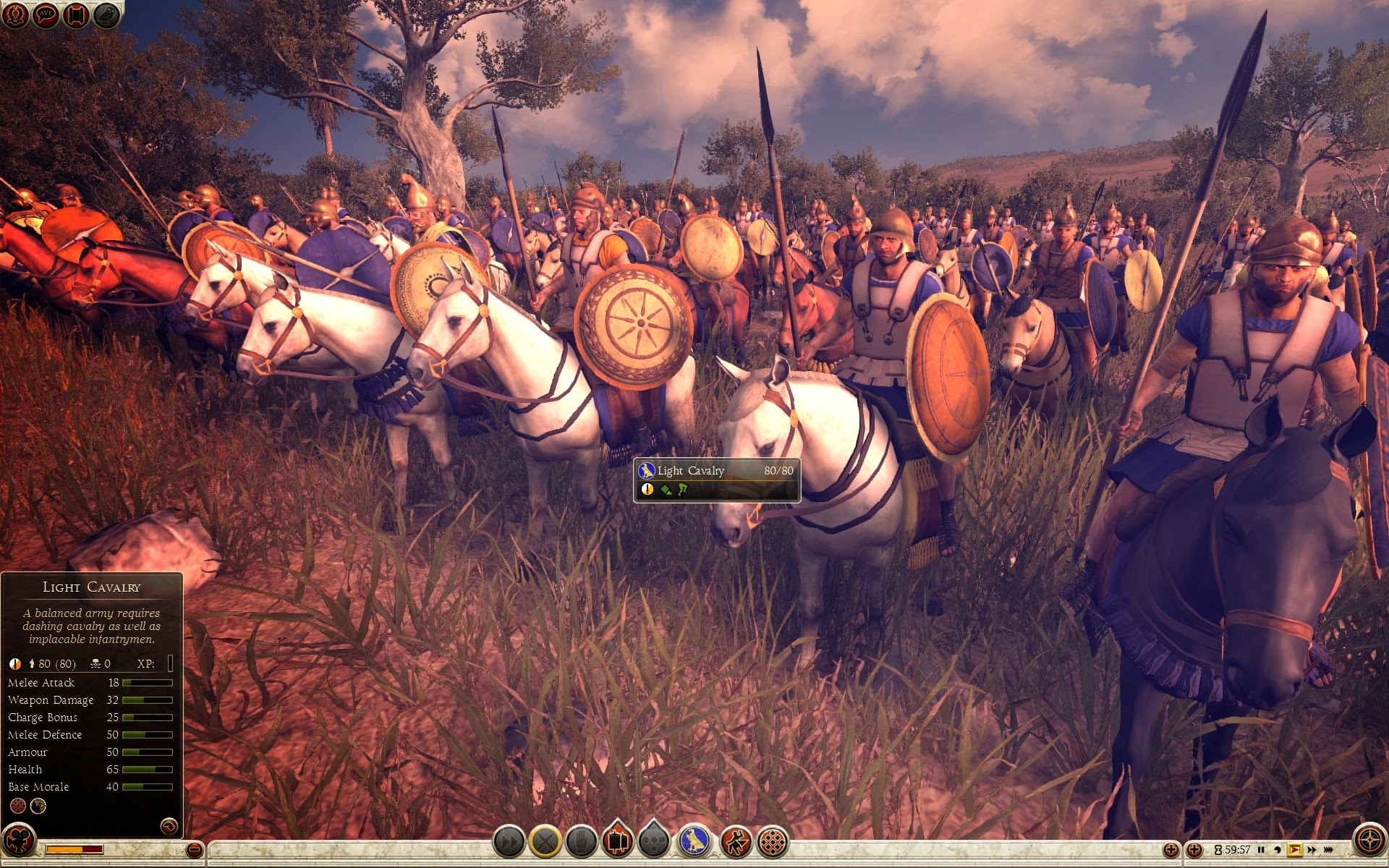Viewport: 1389px width, 868px height.
Task: Open the banners group formations button
Action: [x=618, y=842]
